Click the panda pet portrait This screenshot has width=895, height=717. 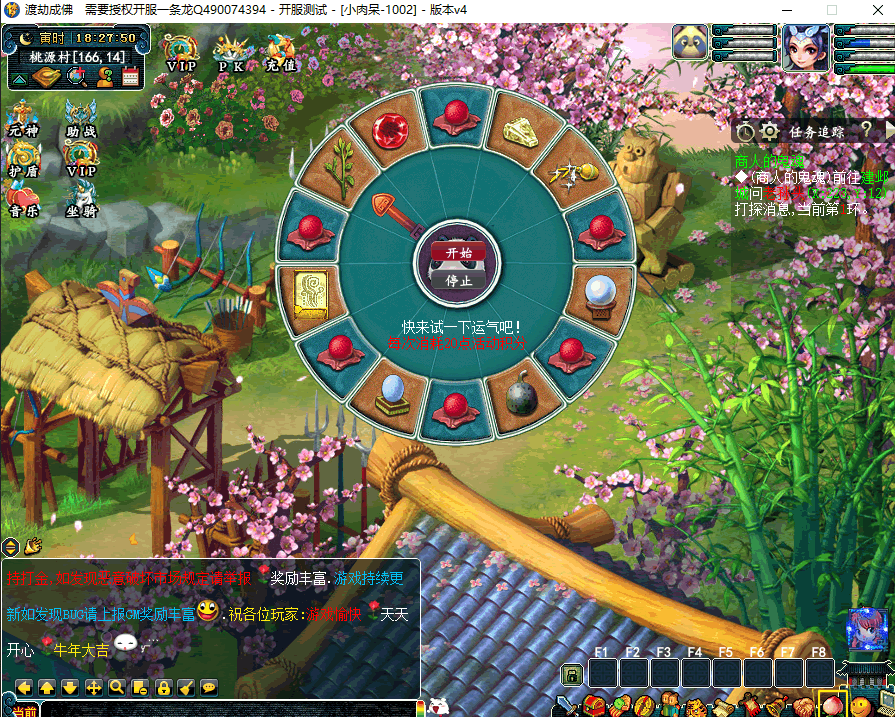point(690,45)
